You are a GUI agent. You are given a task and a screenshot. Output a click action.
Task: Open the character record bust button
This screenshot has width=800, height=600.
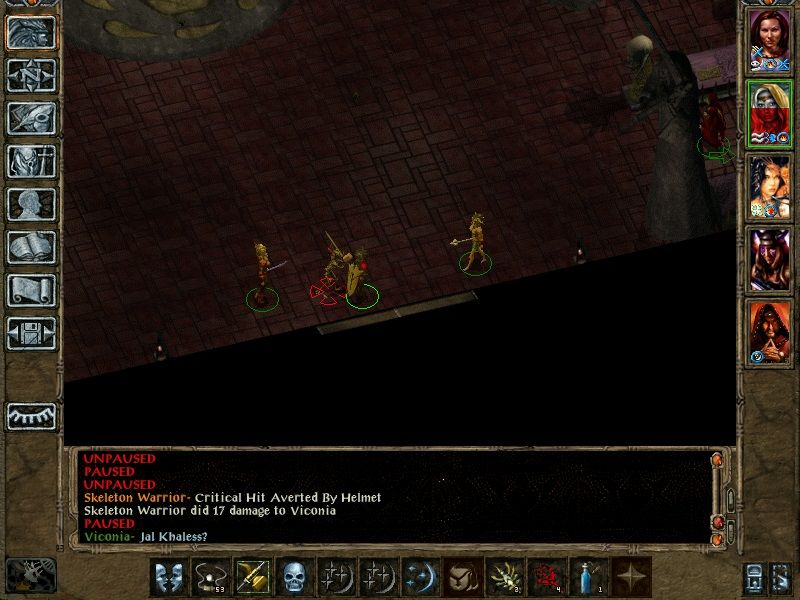31,204
